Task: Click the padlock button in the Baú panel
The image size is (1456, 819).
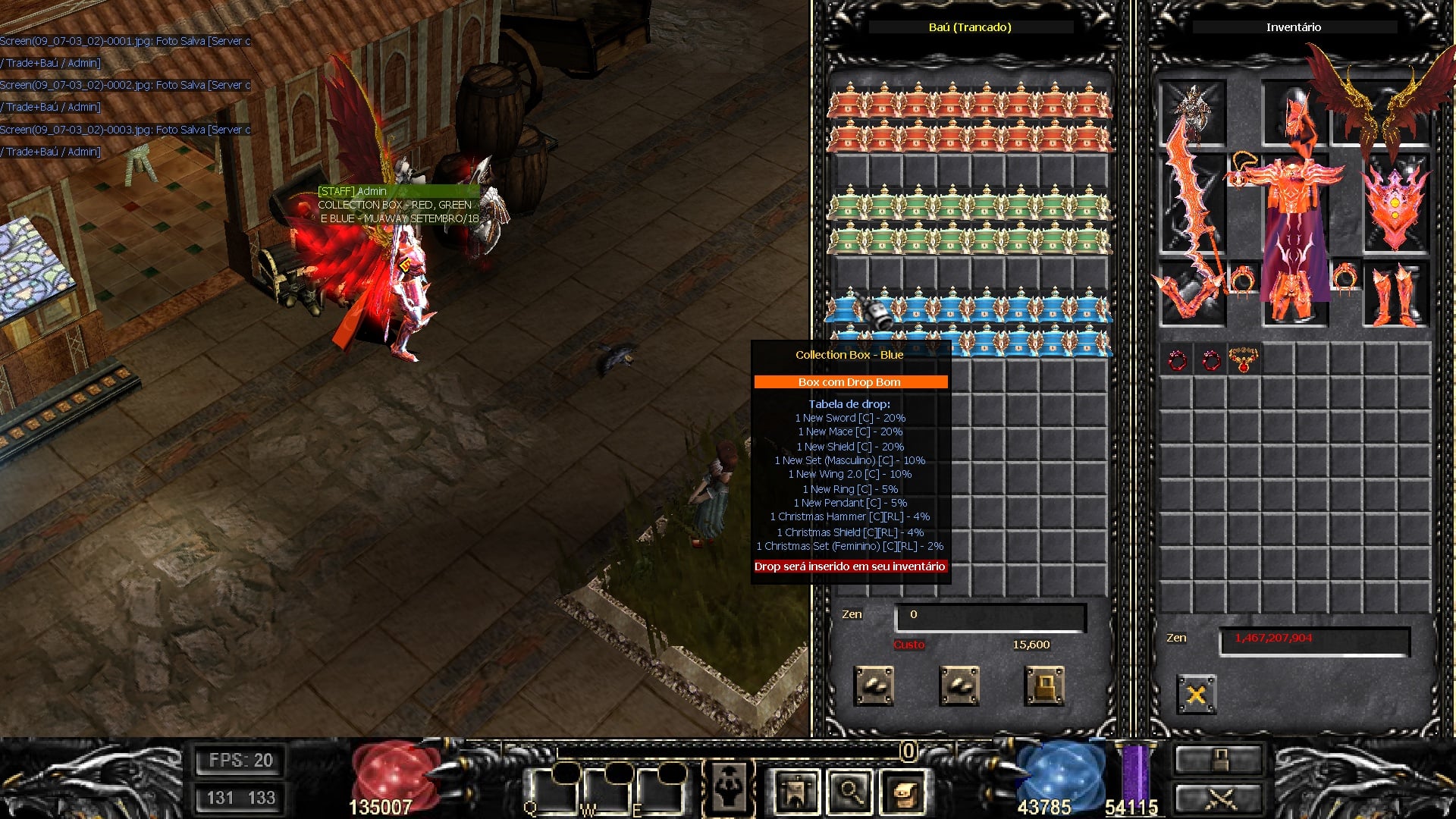Action: (1044, 686)
